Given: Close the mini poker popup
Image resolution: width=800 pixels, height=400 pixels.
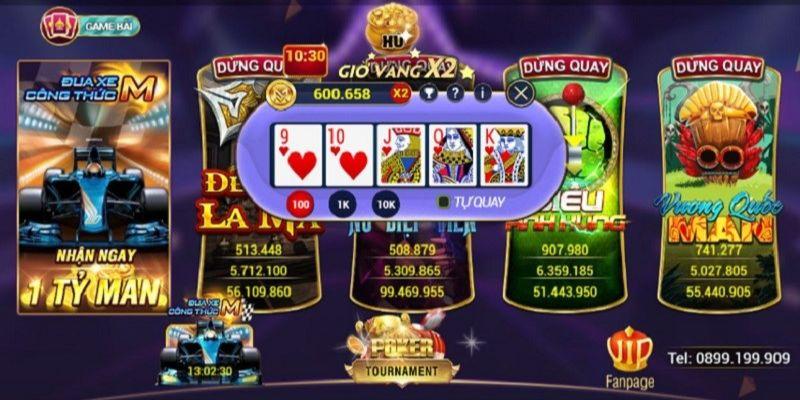Looking at the screenshot, I should (520, 94).
